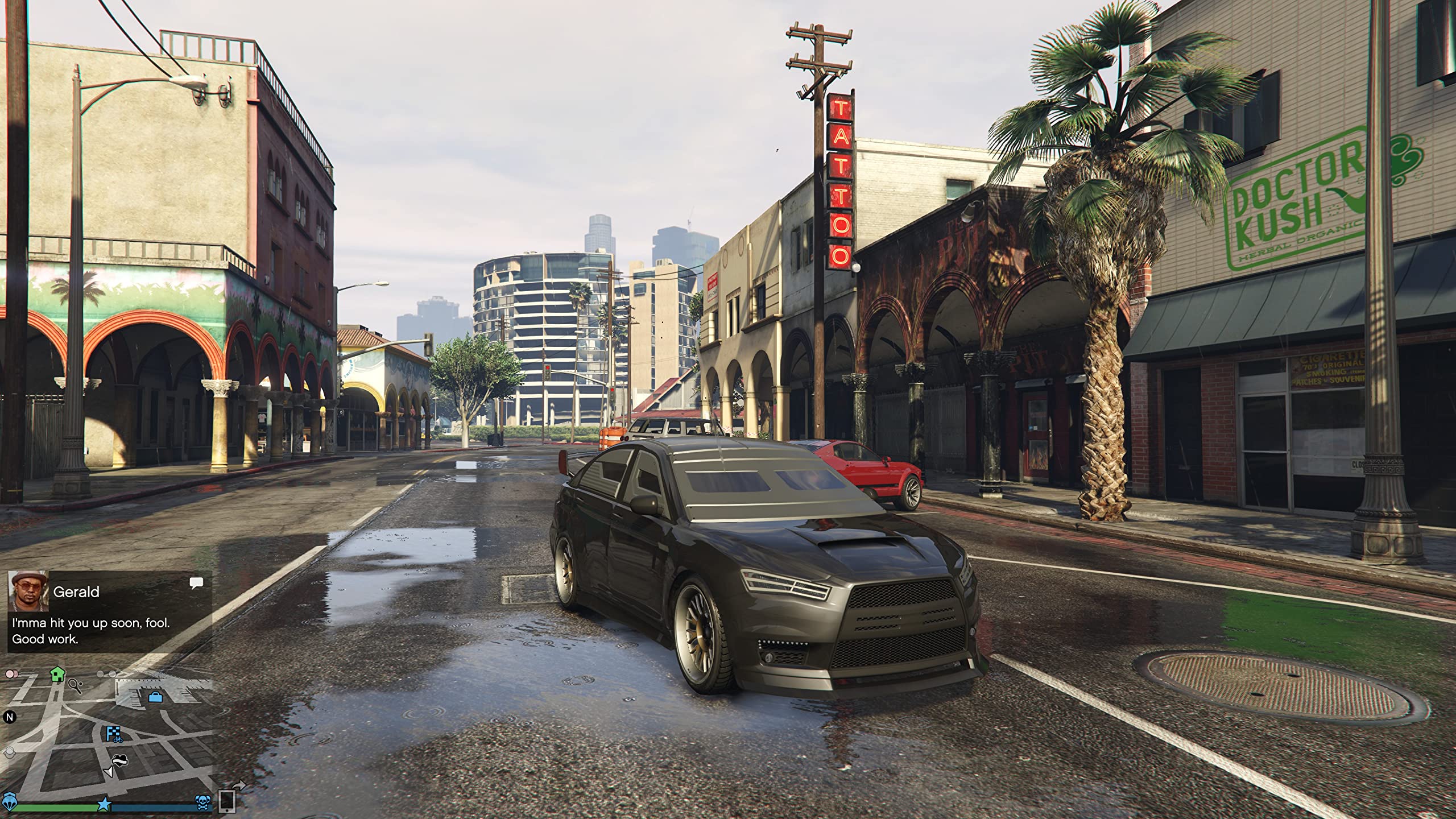Click the speech bubble message icon
The height and width of the screenshot is (819, 1456).
tap(196, 582)
